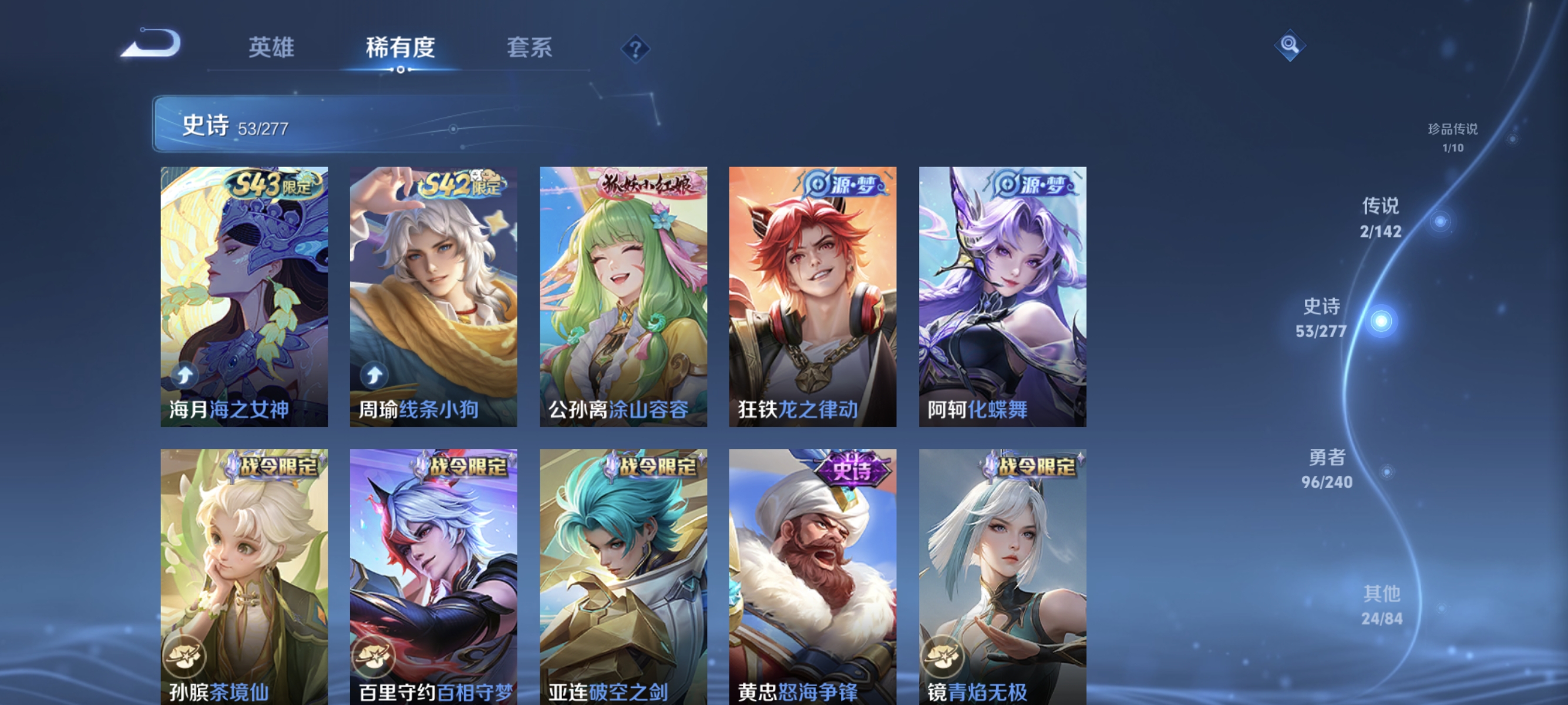Select the 稀有度 tab
This screenshot has width=1568, height=705.
402,49
